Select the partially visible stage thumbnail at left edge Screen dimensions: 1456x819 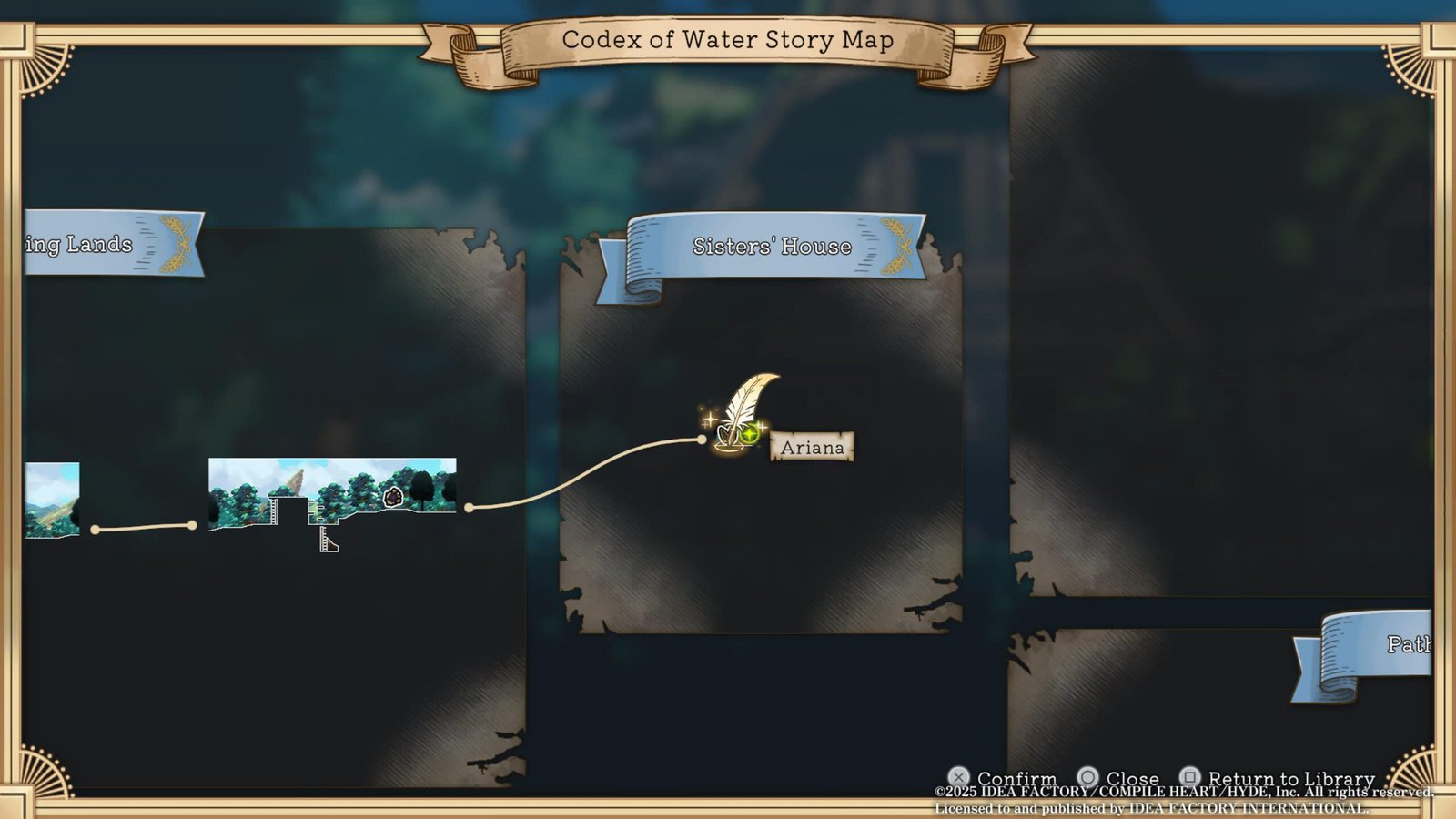tap(52, 499)
